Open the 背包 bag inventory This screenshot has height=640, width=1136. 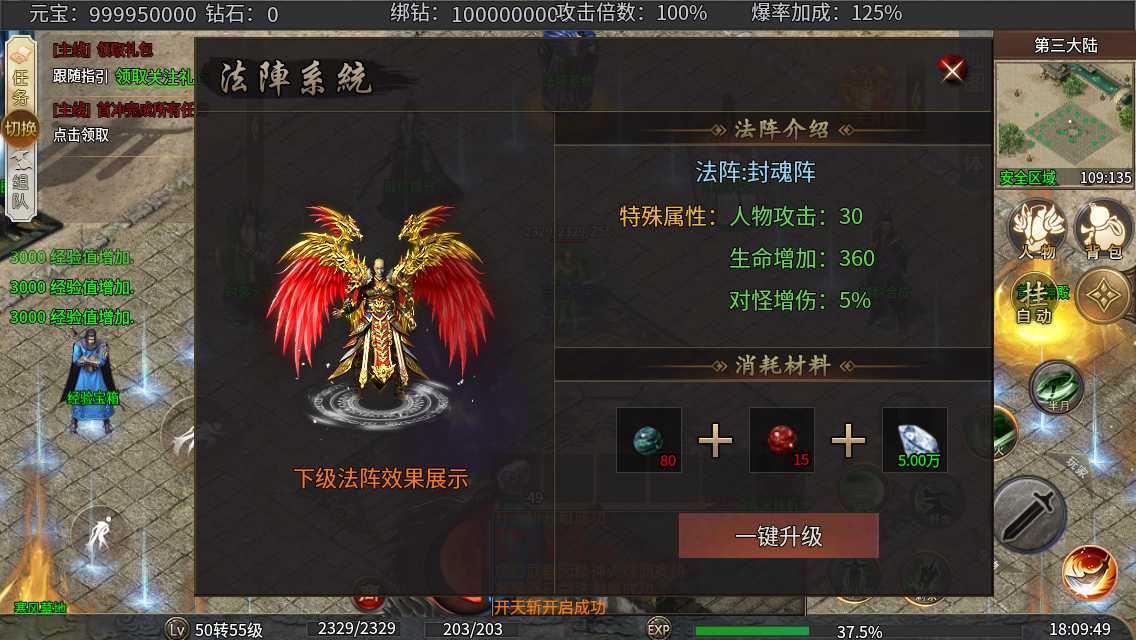pyautogui.click(x=1102, y=228)
